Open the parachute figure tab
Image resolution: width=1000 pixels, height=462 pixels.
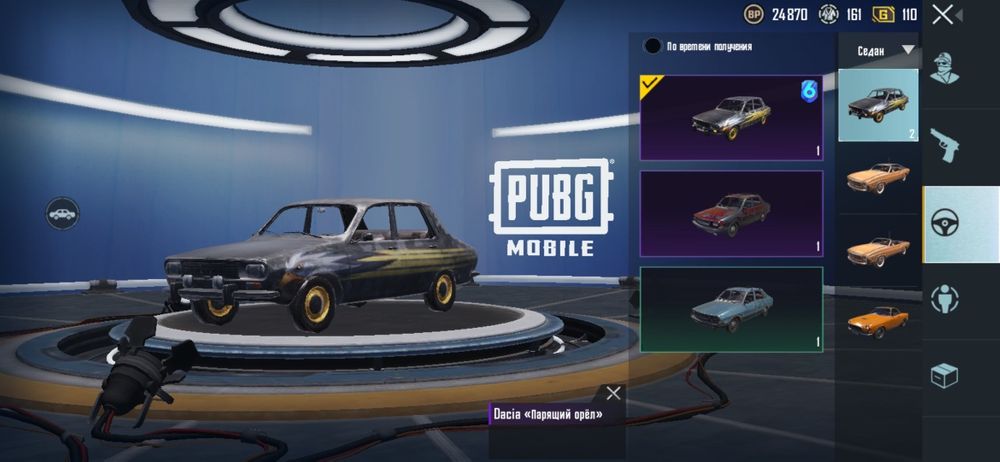[x=945, y=299]
